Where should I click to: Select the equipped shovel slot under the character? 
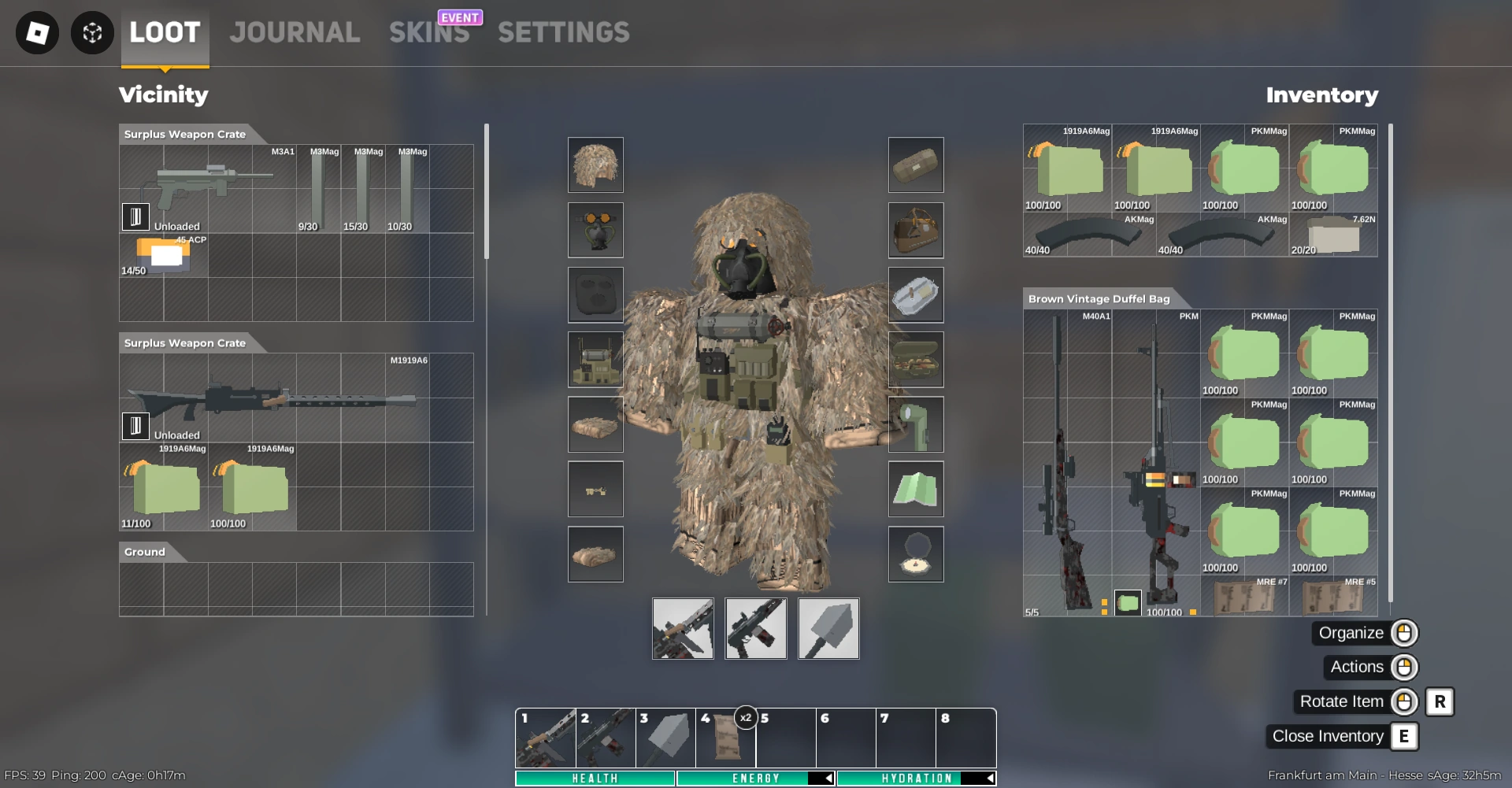coord(828,628)
